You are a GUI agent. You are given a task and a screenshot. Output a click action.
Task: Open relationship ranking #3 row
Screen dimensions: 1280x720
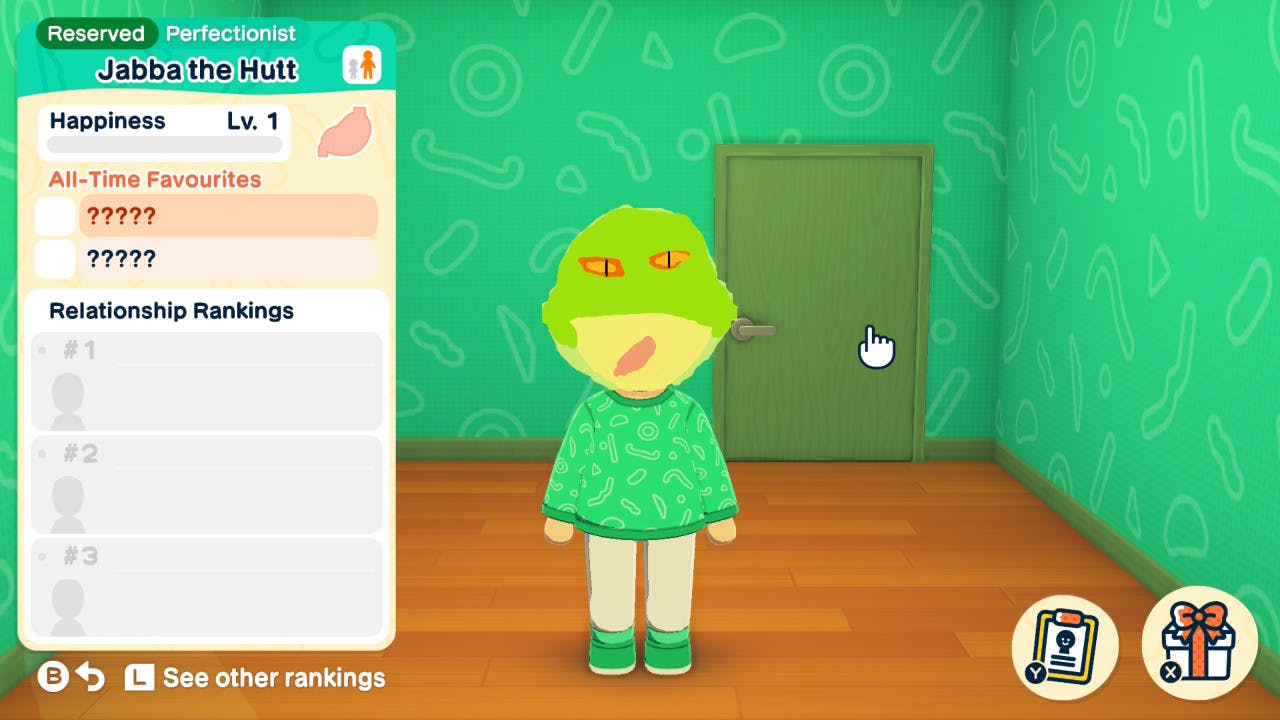(207, 587)
